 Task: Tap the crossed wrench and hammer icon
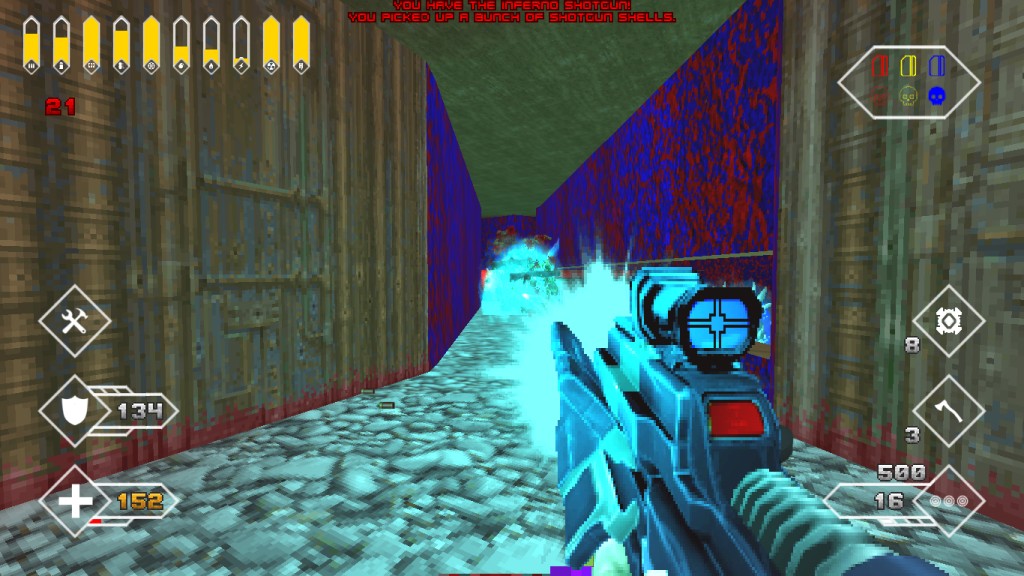coord(76,320)
